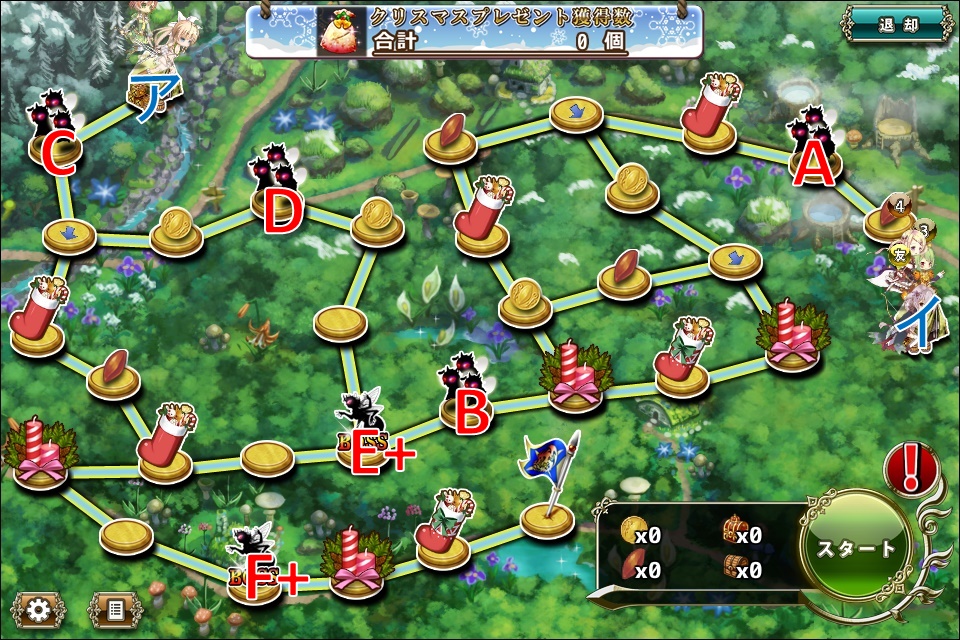The image size is (960, 640).
Task: Open the list log icon
Action: point(114,608)
